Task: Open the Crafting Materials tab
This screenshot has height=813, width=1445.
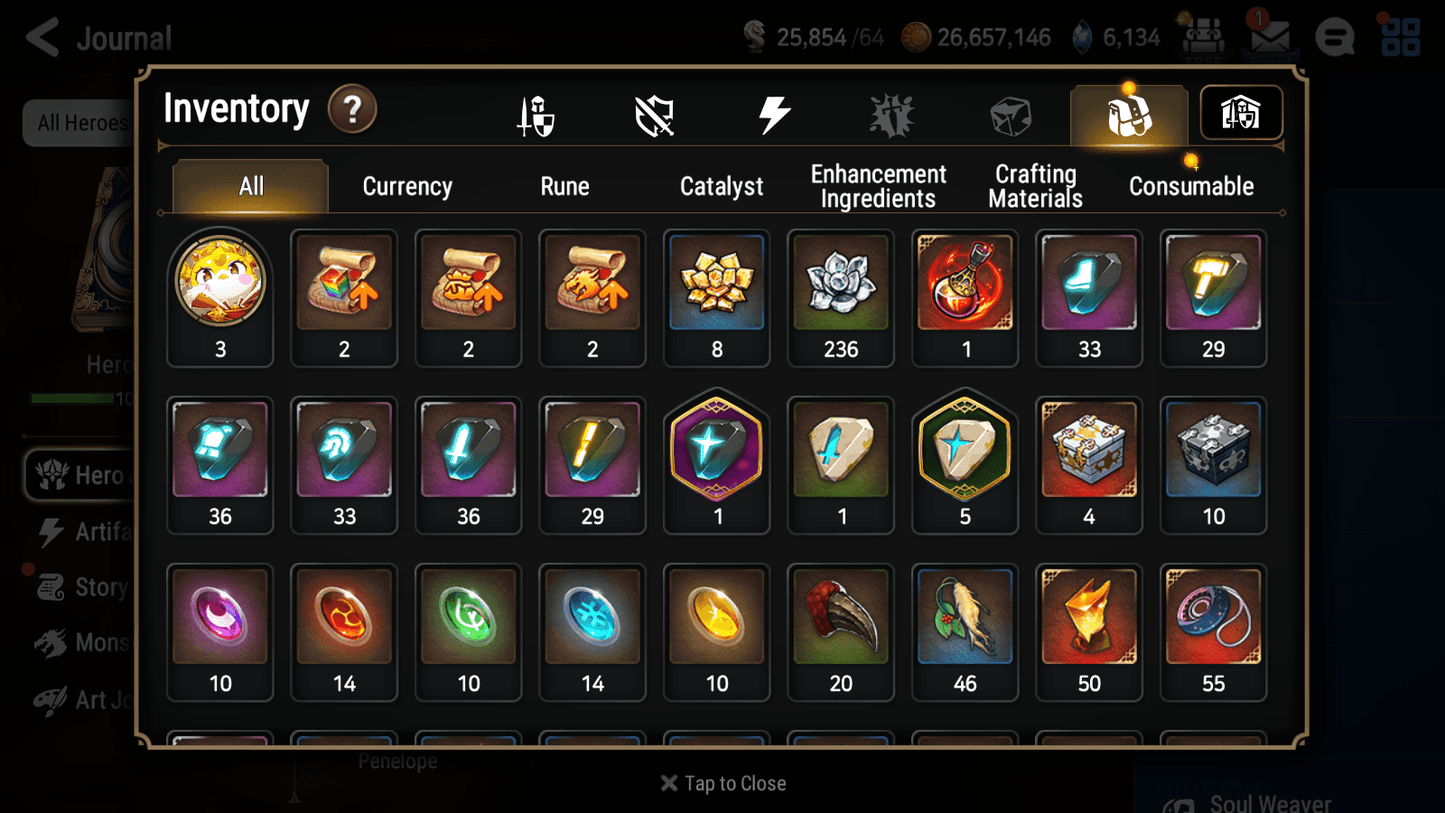Action: pyautogui.click(x=1035, y=186)
